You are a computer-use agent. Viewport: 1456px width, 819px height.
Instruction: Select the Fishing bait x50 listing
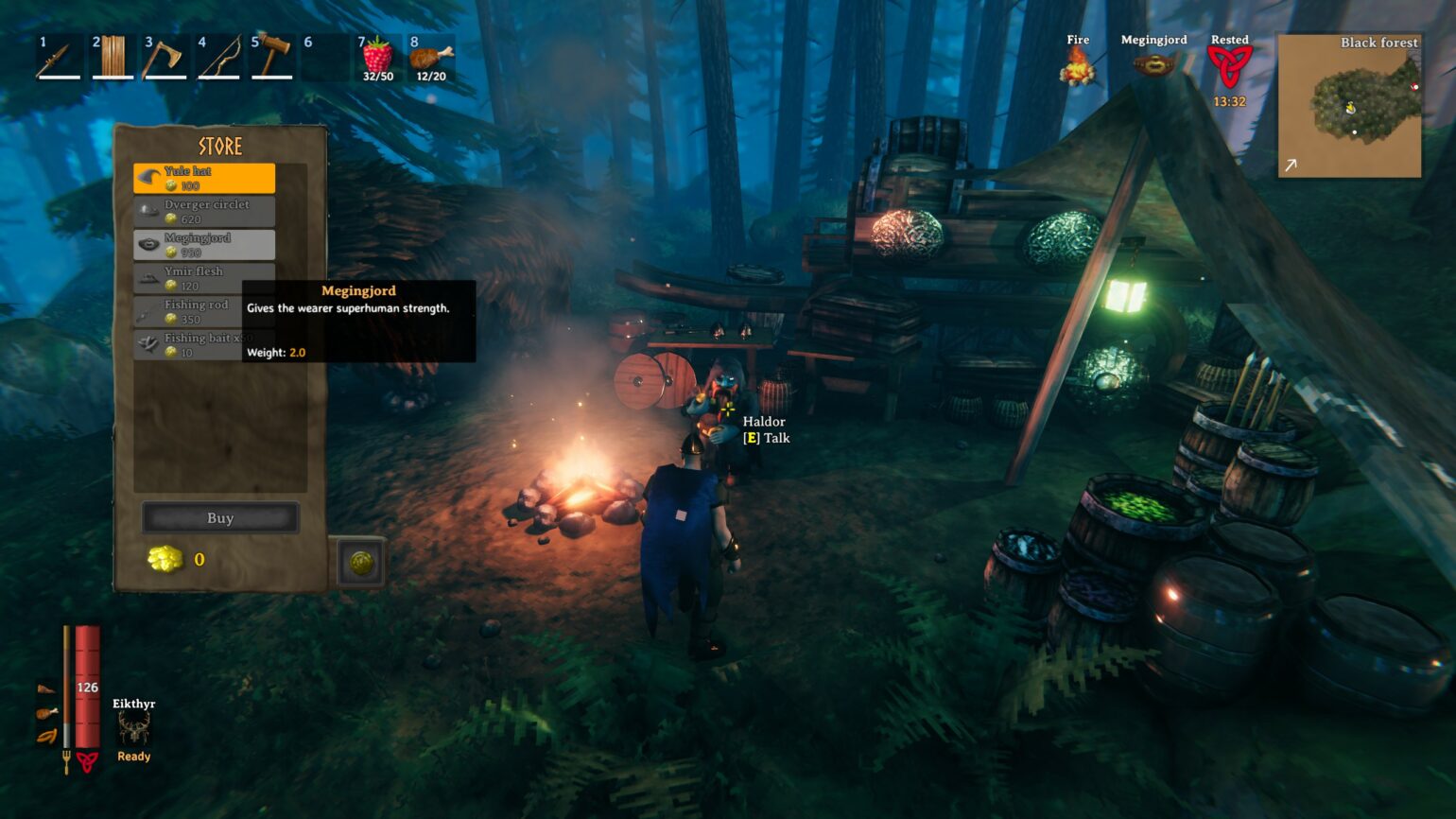(x=203, y=344)
